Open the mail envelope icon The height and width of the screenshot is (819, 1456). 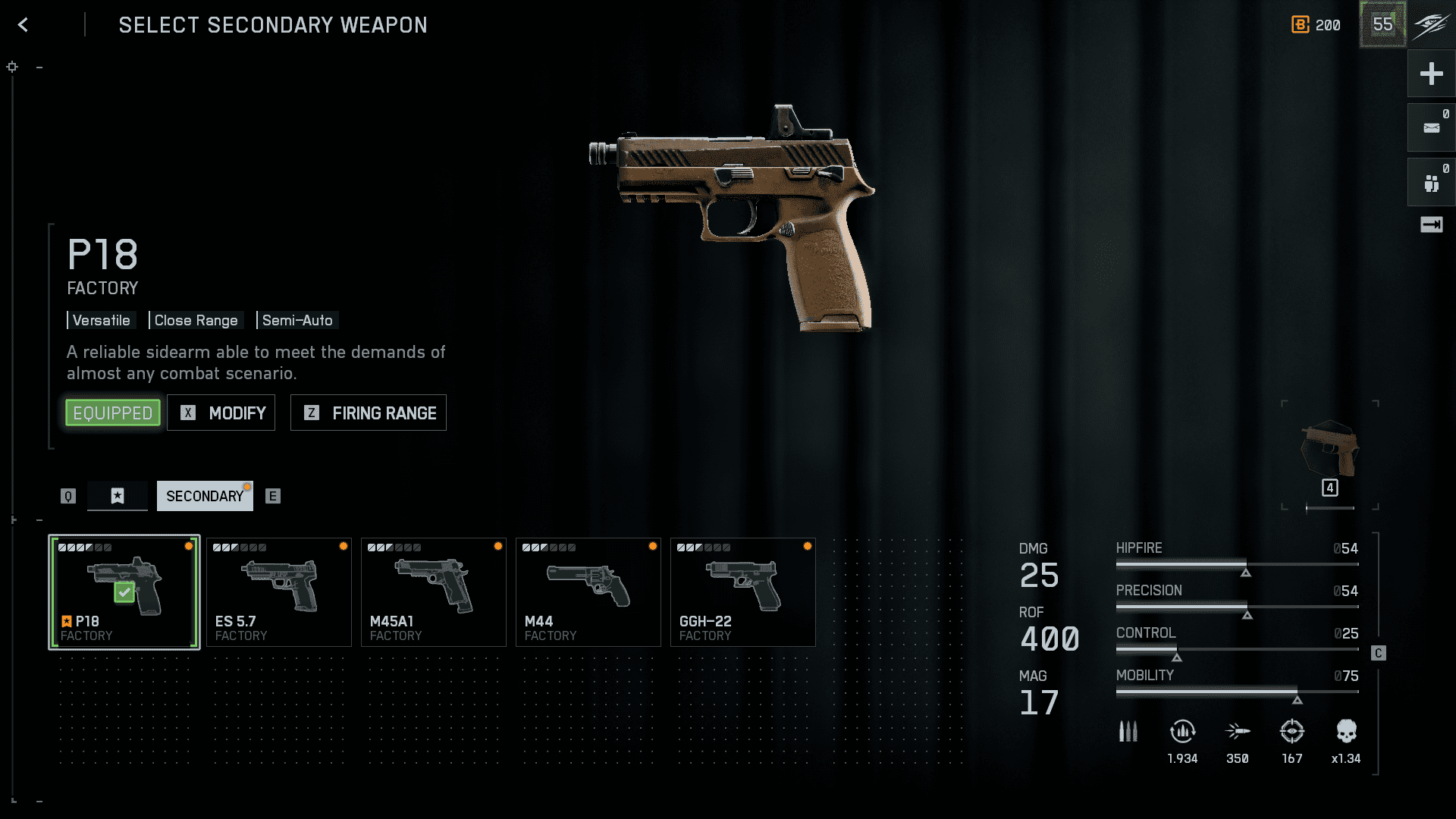1431,128
